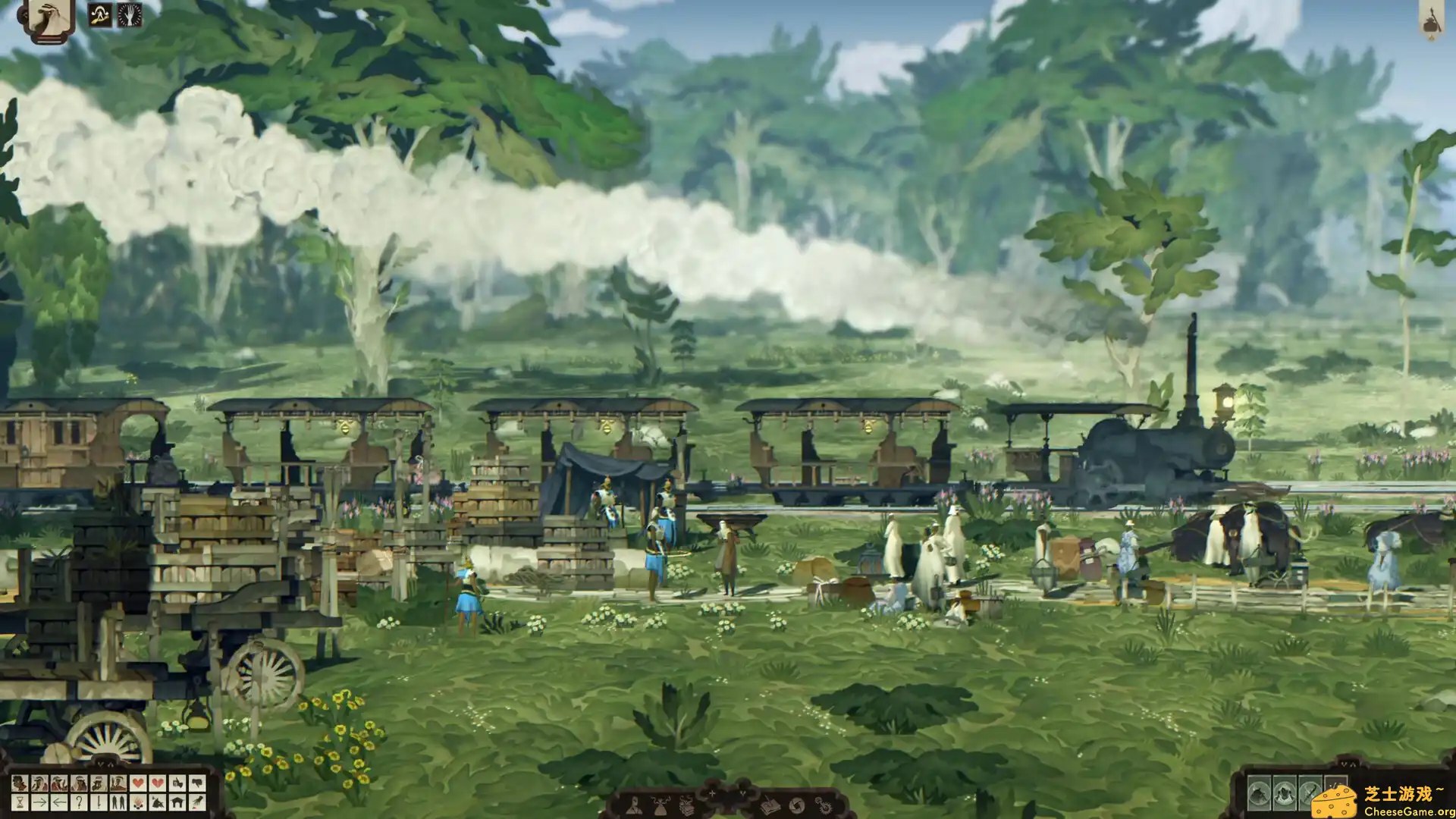Click the question mark emote tile
Viewport: 1456px width, 819px height.
[80, 802]
